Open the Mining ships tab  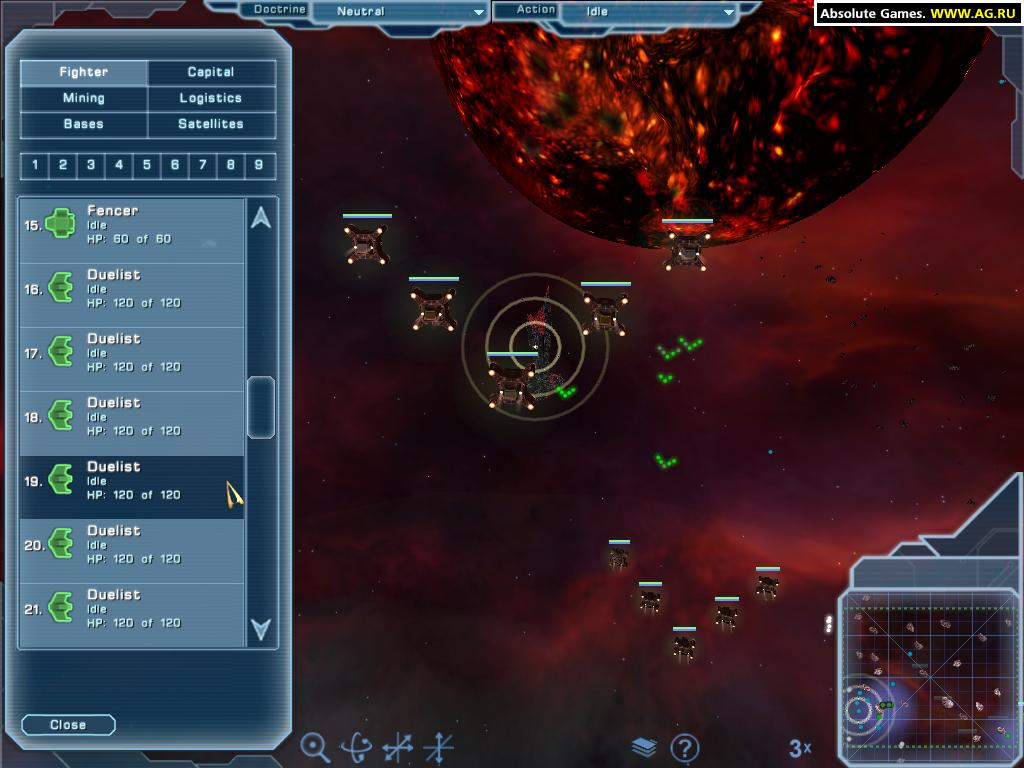84,98
